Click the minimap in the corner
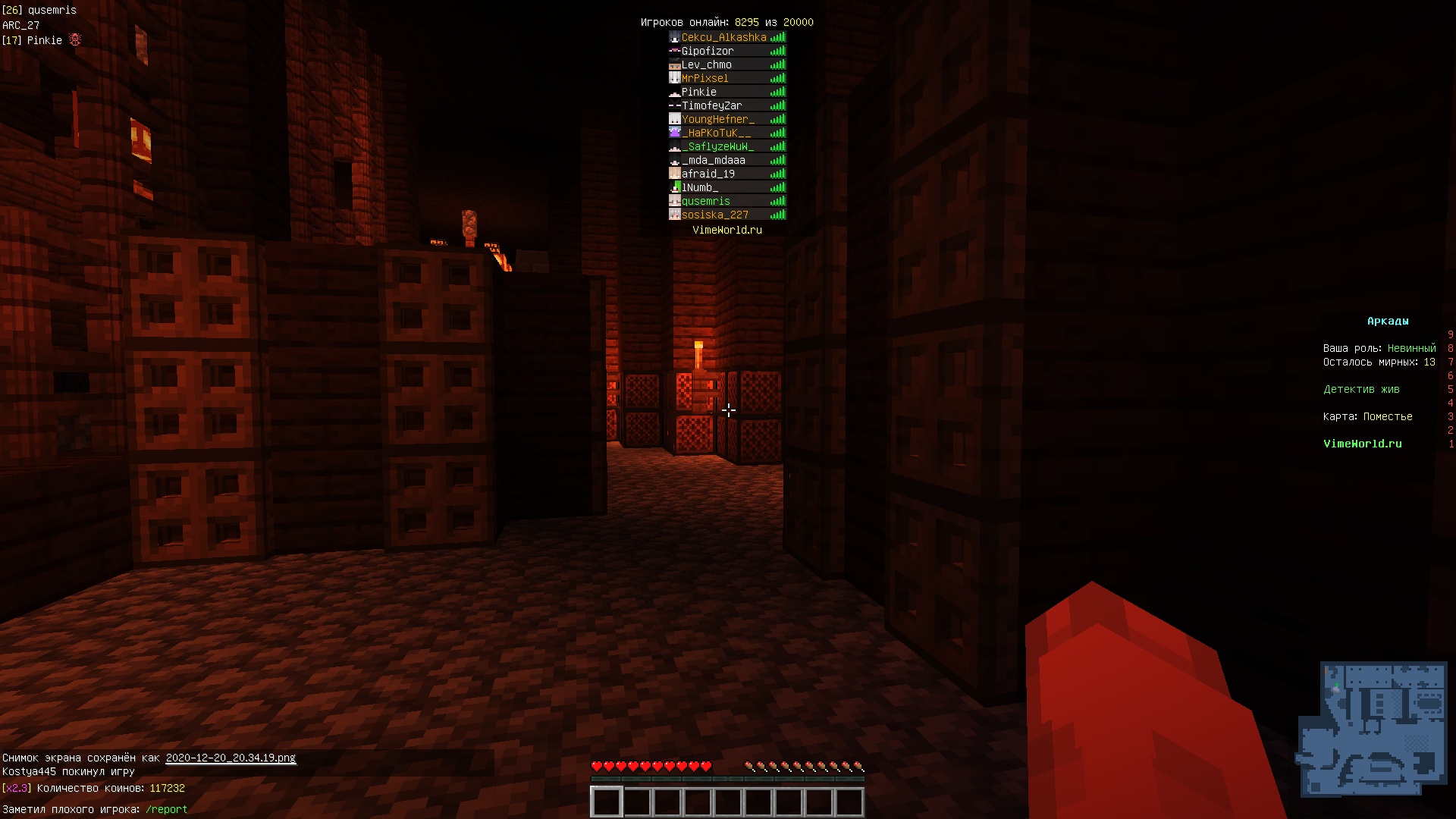The image size is (1456, 819). [x=1373, y=729]
